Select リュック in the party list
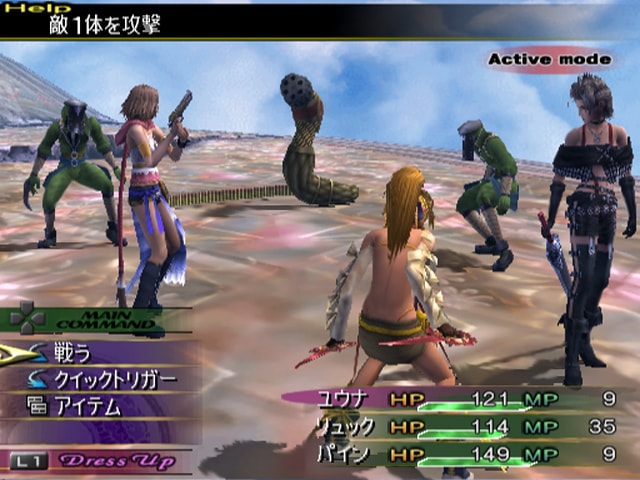 (346, 427)
